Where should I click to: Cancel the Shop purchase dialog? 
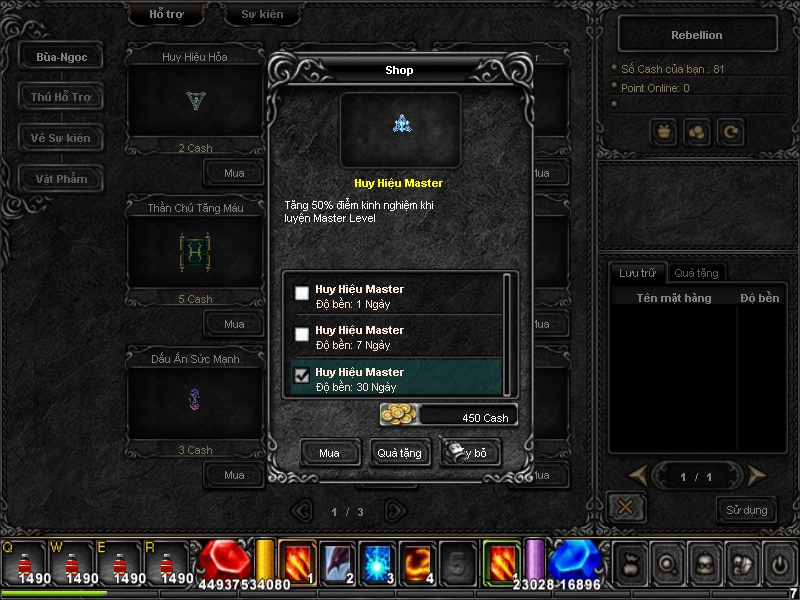pyautogui.click(x=470, y=453)
